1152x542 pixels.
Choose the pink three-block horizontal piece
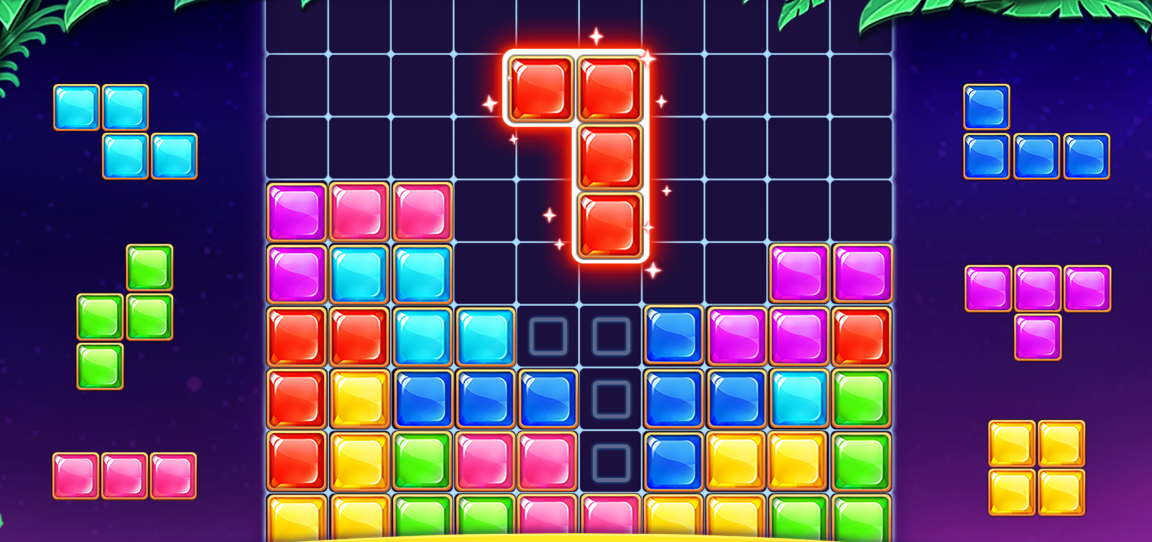tap(124, 476)
